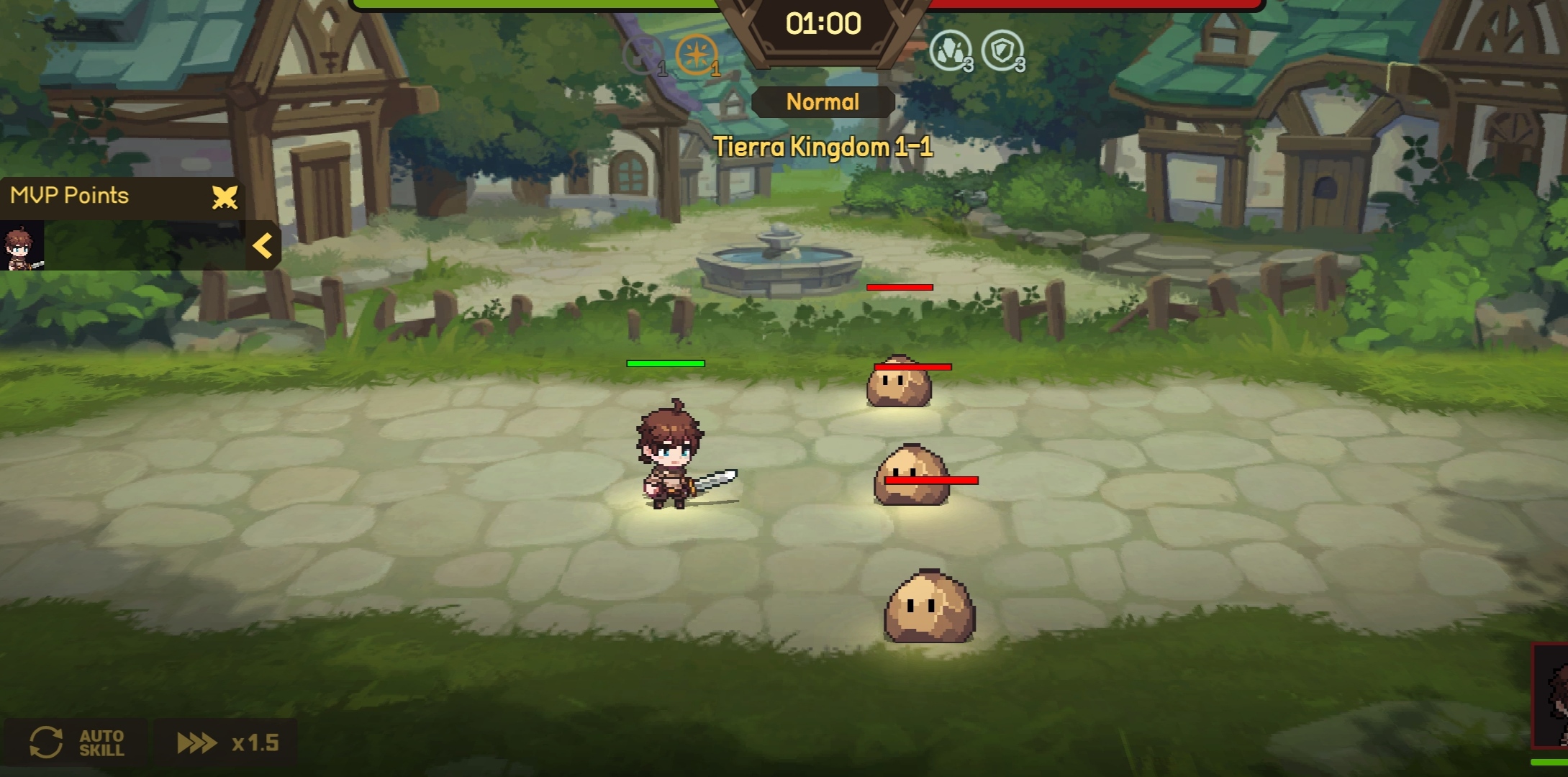Screen dimensions: 1568x777
Task: Select the Tierra Kingdom 1-1 stage title
Action: tap(822, 147)
